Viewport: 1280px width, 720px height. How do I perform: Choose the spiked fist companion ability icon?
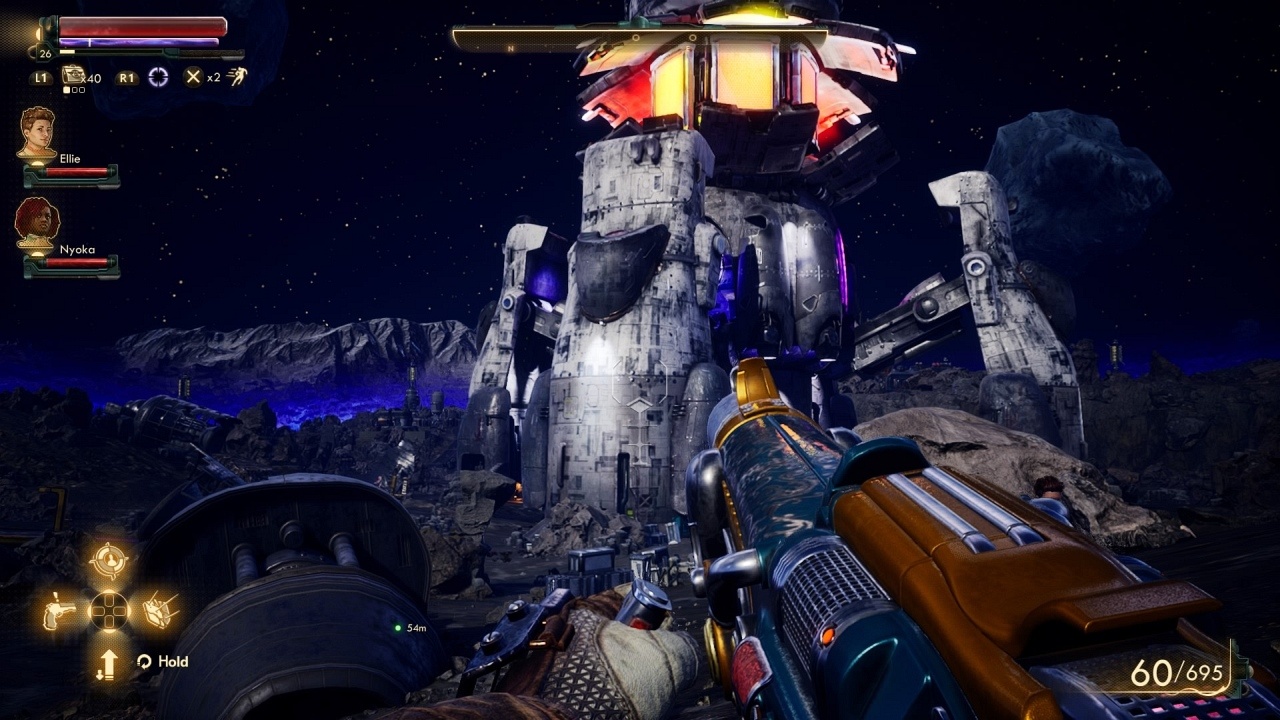(x=160, y=610)
